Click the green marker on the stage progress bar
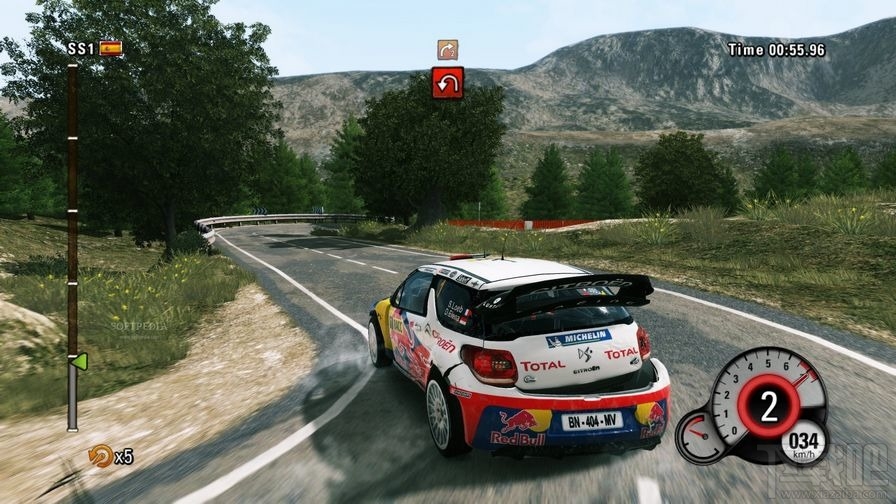This screenshot has height=504, width=896. coord(80,360)
